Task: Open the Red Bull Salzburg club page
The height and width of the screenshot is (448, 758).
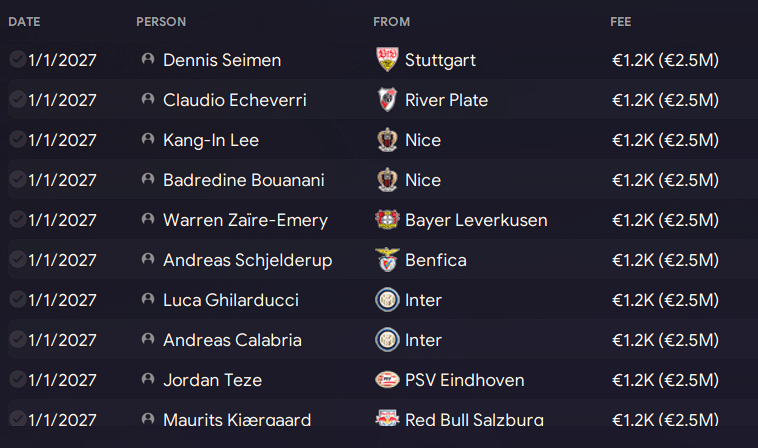Action: click(x=474, y=420)
